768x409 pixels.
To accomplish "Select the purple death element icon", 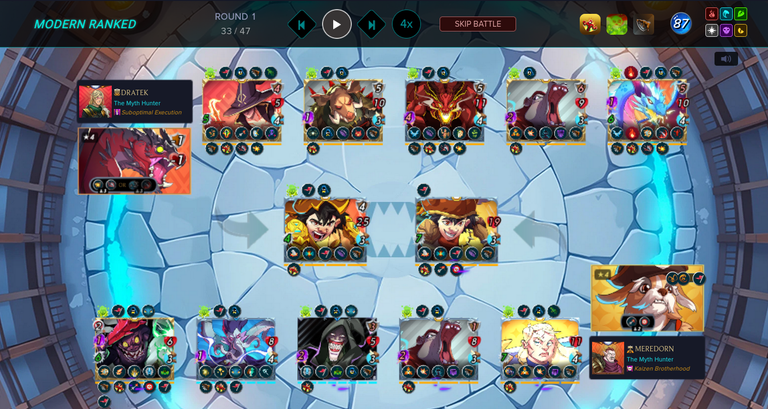I will pyautogui.click(x=727, y=31).
